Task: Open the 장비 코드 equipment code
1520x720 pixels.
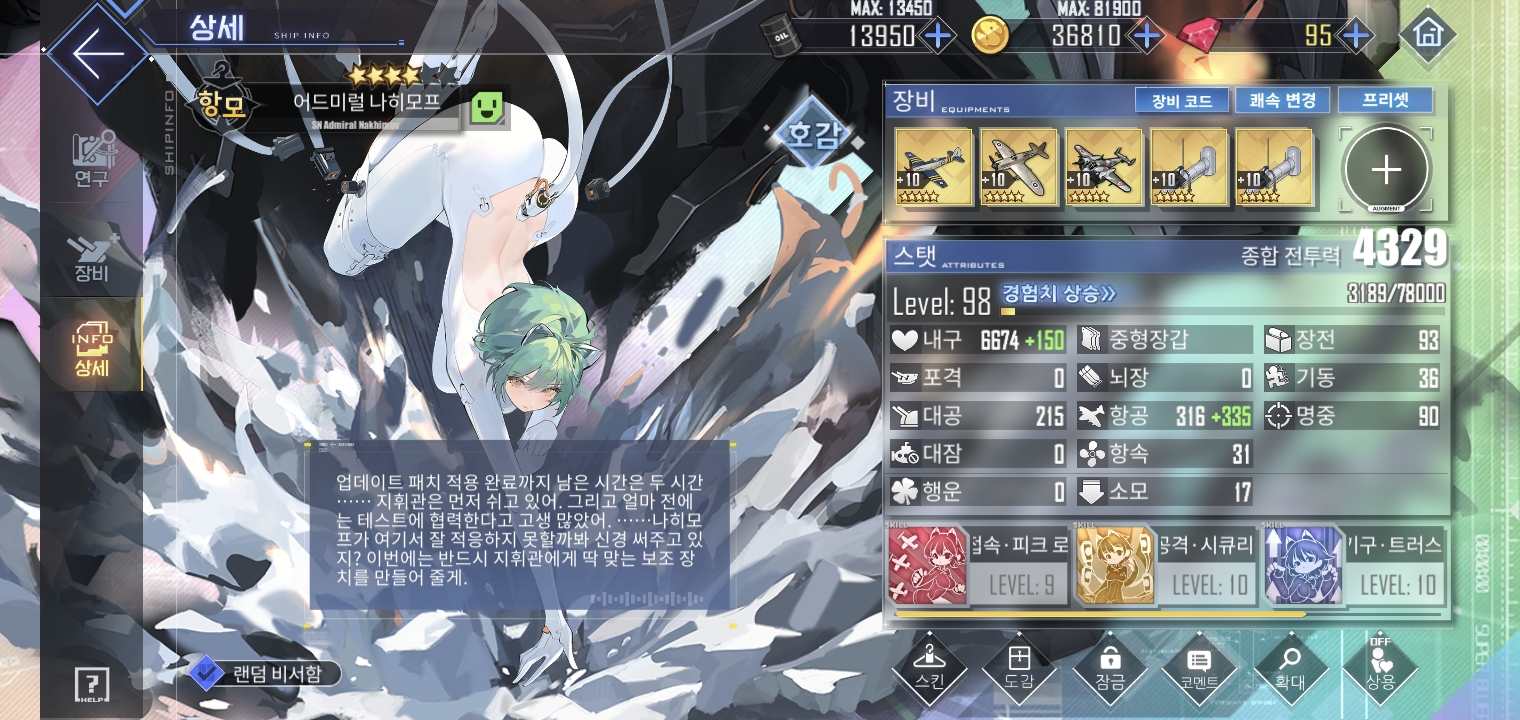Action: point(1181,101)
